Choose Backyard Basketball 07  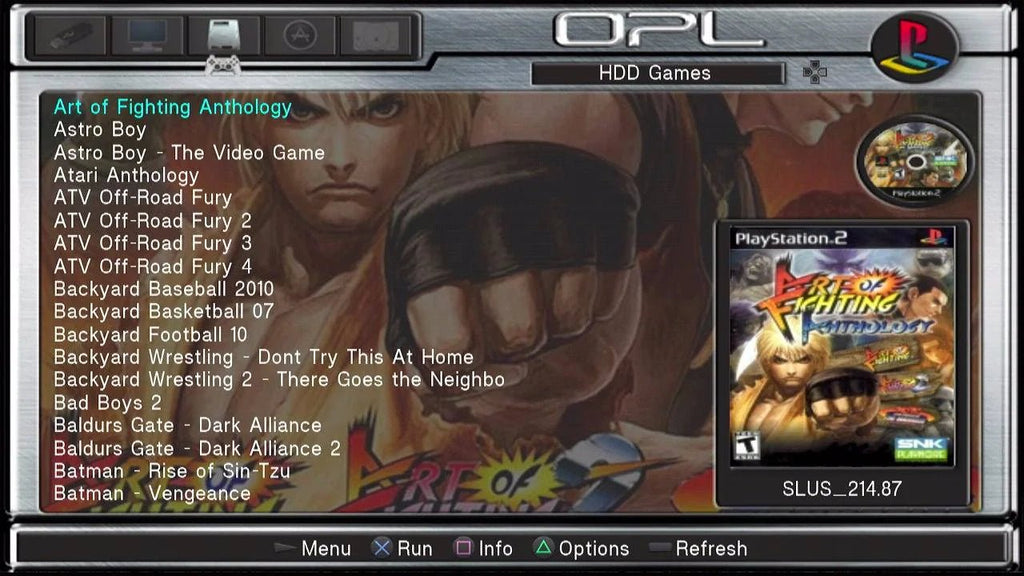[x=163, y=311]
